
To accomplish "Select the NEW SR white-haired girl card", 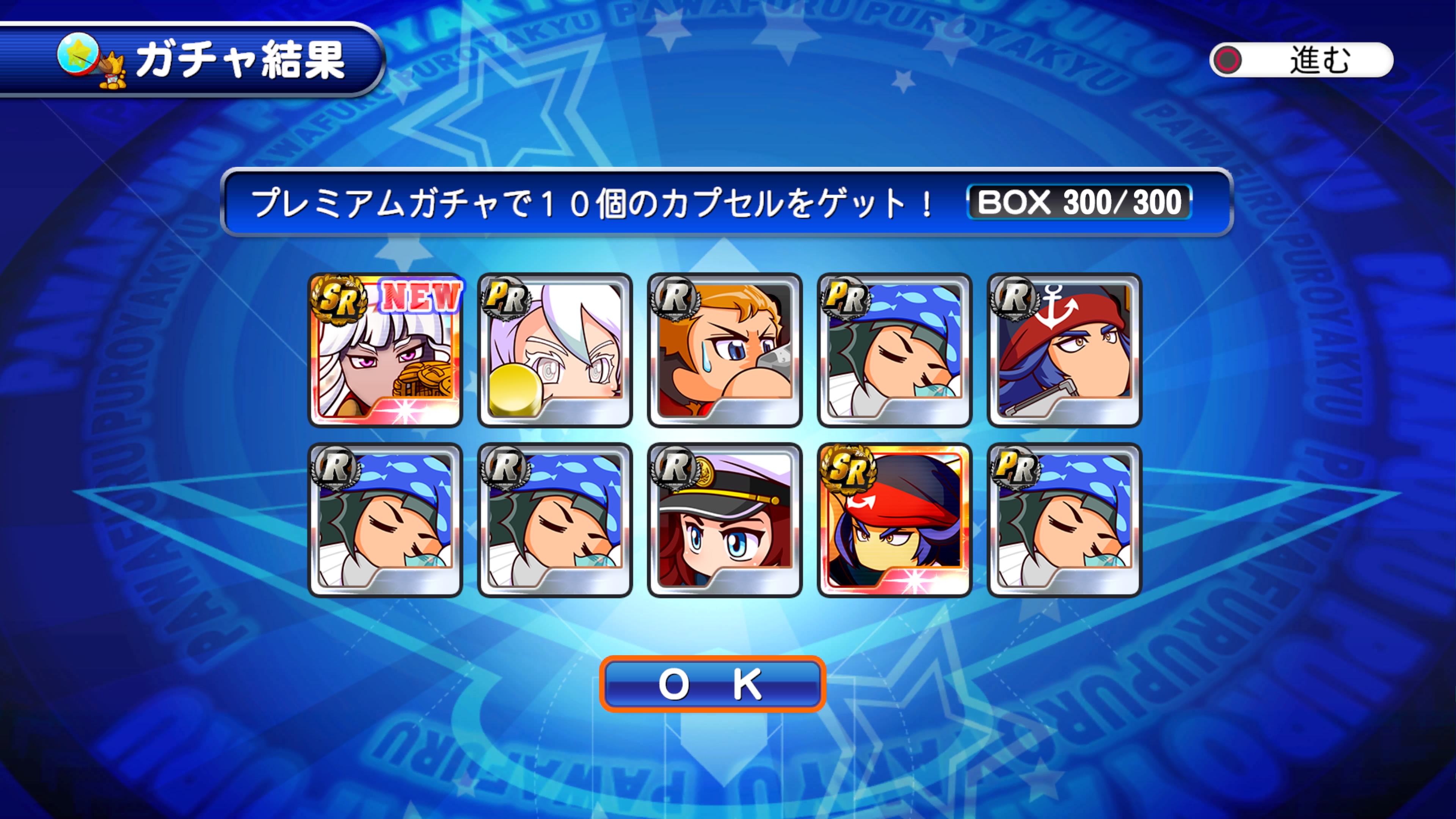I will coord(386,350).
